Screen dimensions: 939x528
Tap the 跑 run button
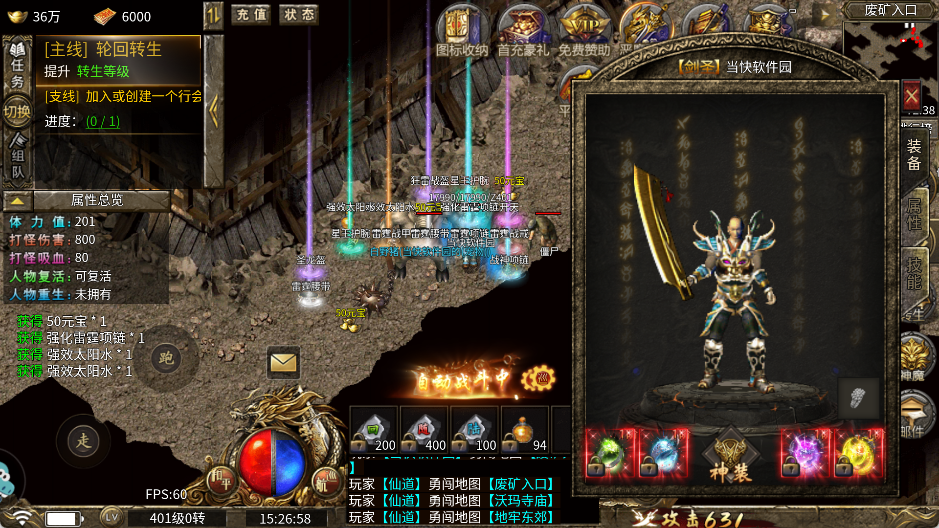(166, 359)
